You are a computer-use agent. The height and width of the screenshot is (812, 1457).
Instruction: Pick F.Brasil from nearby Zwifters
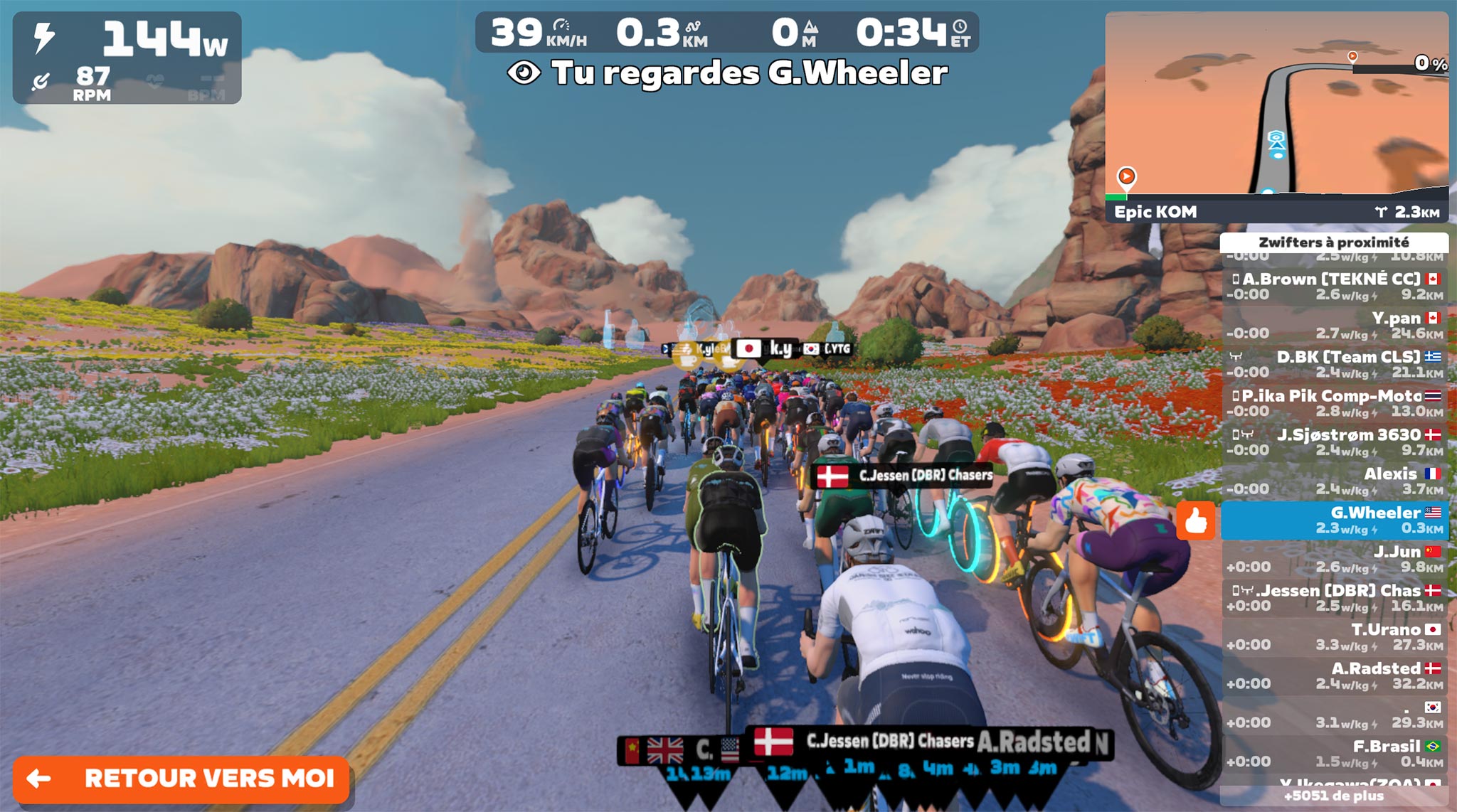[1335, 753]
